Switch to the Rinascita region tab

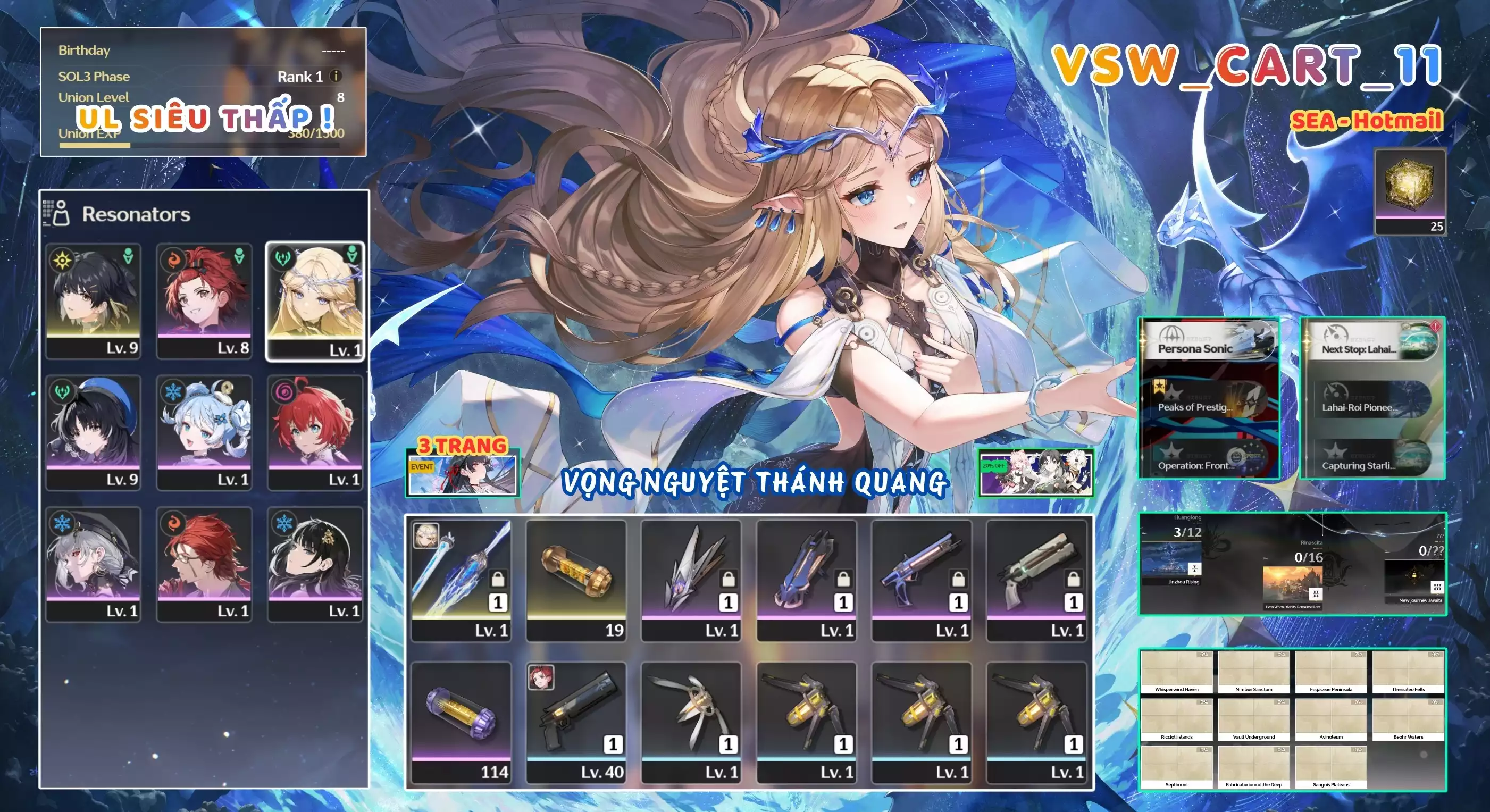point(1312,543)
